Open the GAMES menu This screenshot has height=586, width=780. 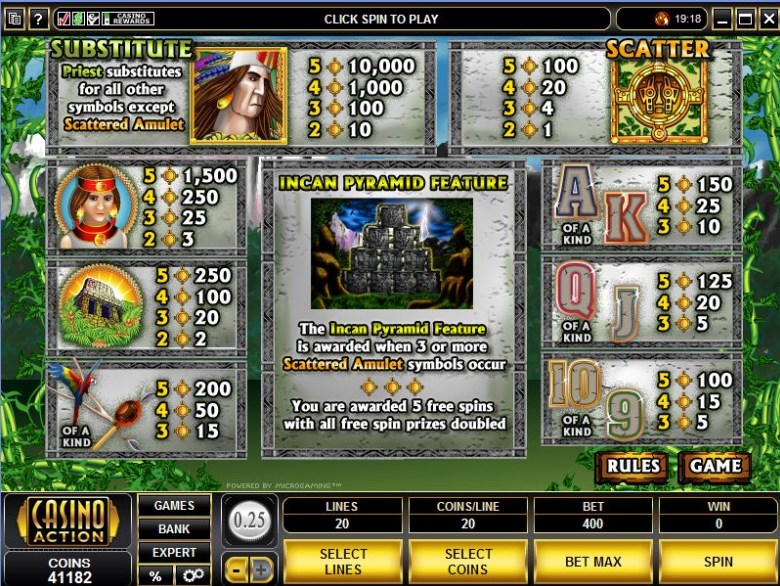tap(174, 505)
